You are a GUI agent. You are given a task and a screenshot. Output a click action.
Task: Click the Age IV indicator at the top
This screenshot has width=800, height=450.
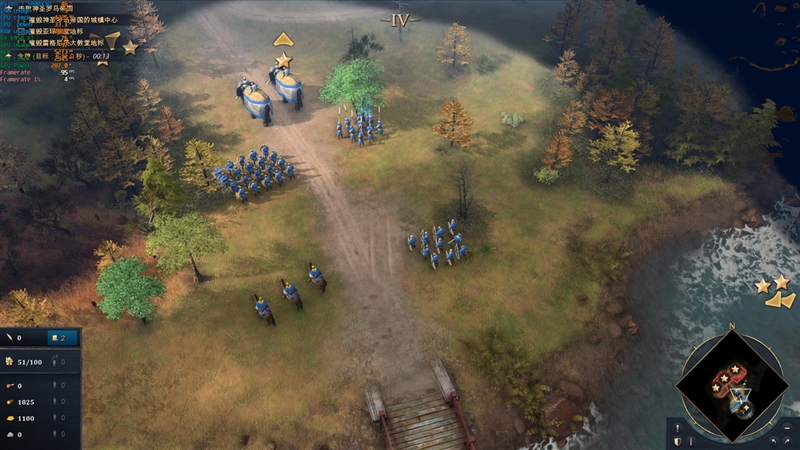pos(400,18)
